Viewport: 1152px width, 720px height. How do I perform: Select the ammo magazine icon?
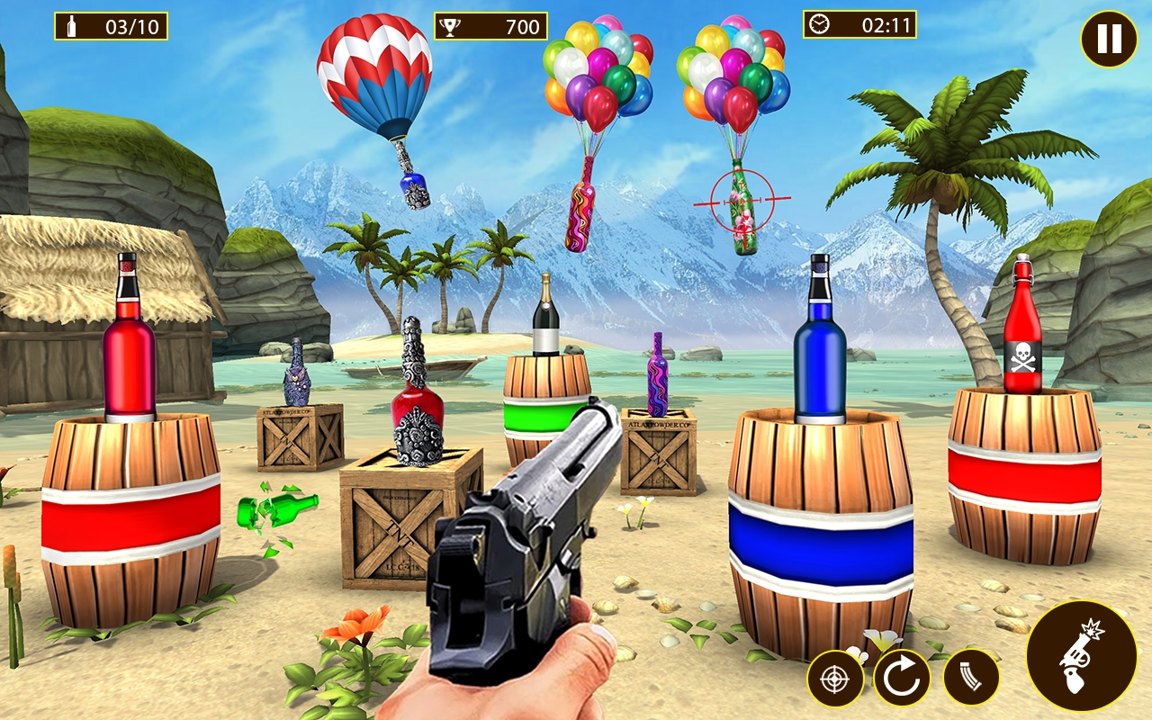[971, 678]
